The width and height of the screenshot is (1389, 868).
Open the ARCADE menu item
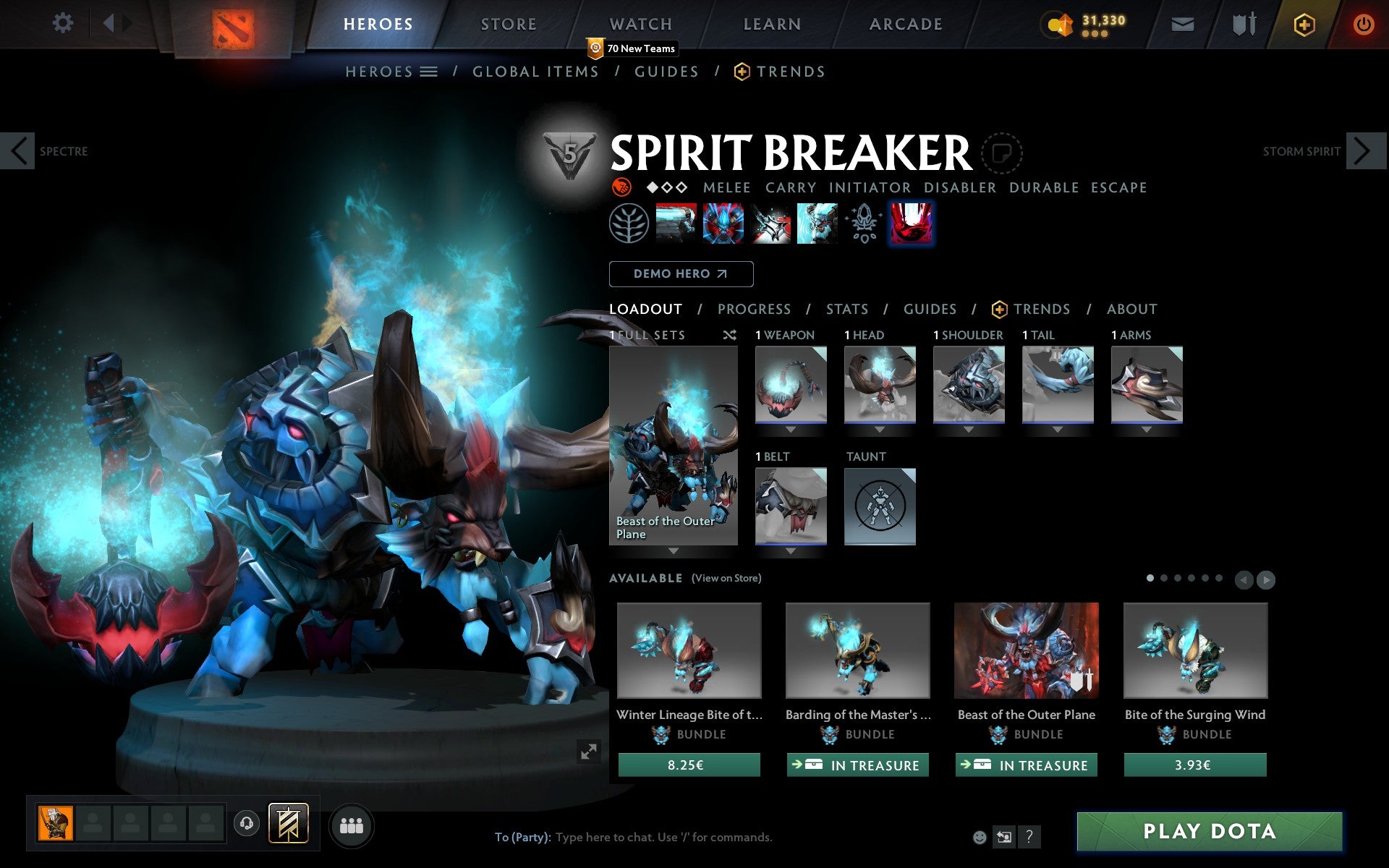tap(905, 23)
